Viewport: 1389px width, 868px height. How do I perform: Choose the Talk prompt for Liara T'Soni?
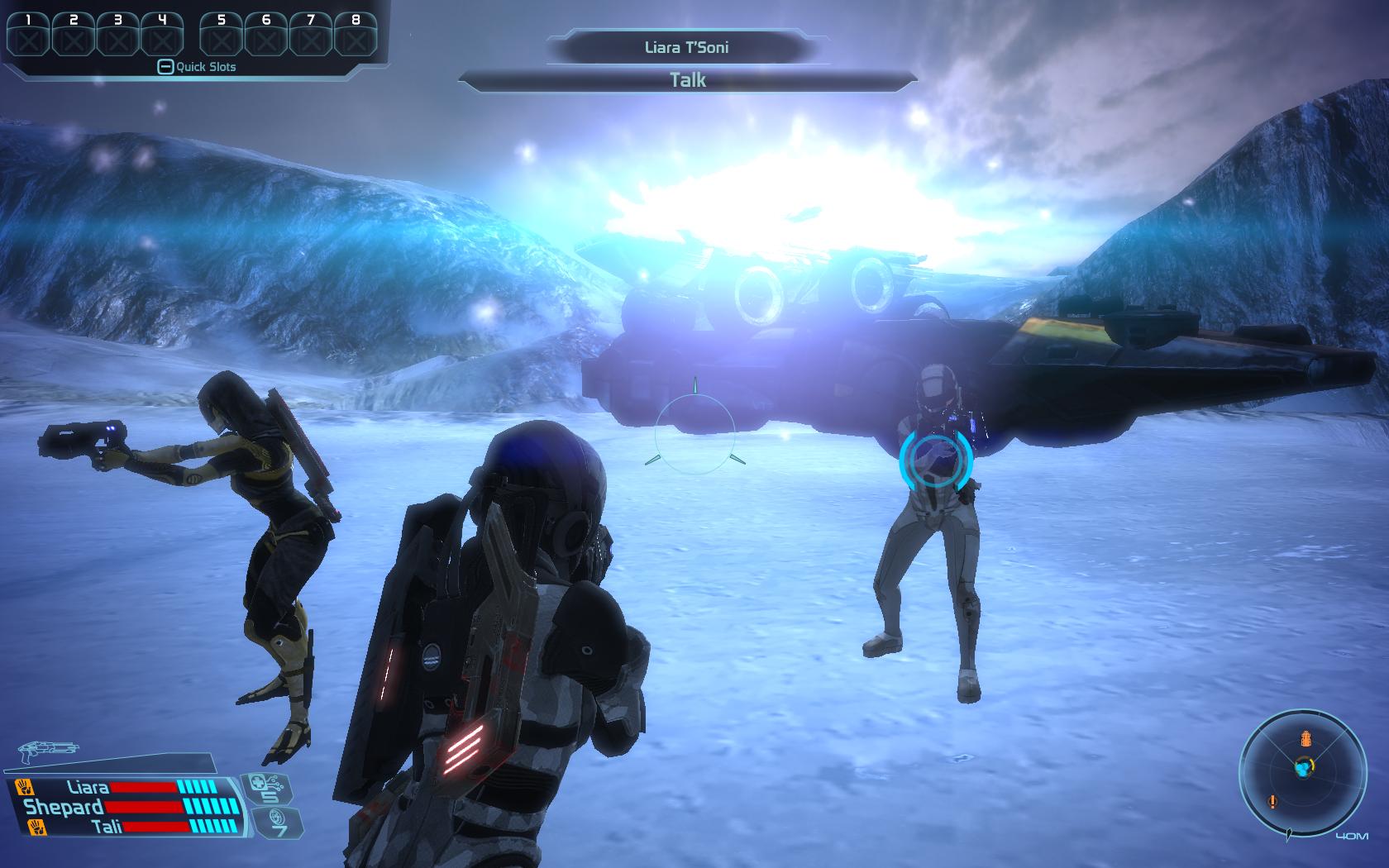[687, 80]
